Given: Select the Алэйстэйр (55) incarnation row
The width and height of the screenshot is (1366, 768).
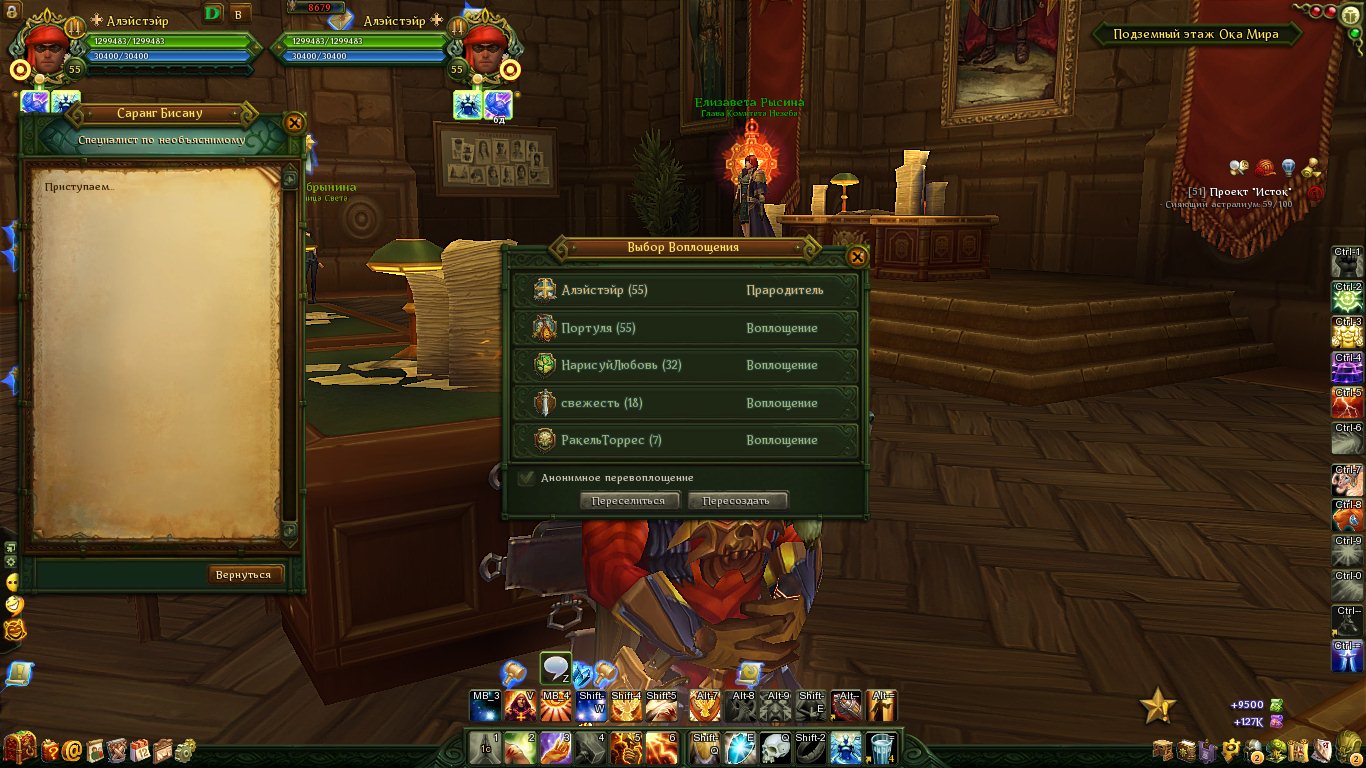Looking at the screenshot, I should [x=685, y=291].
